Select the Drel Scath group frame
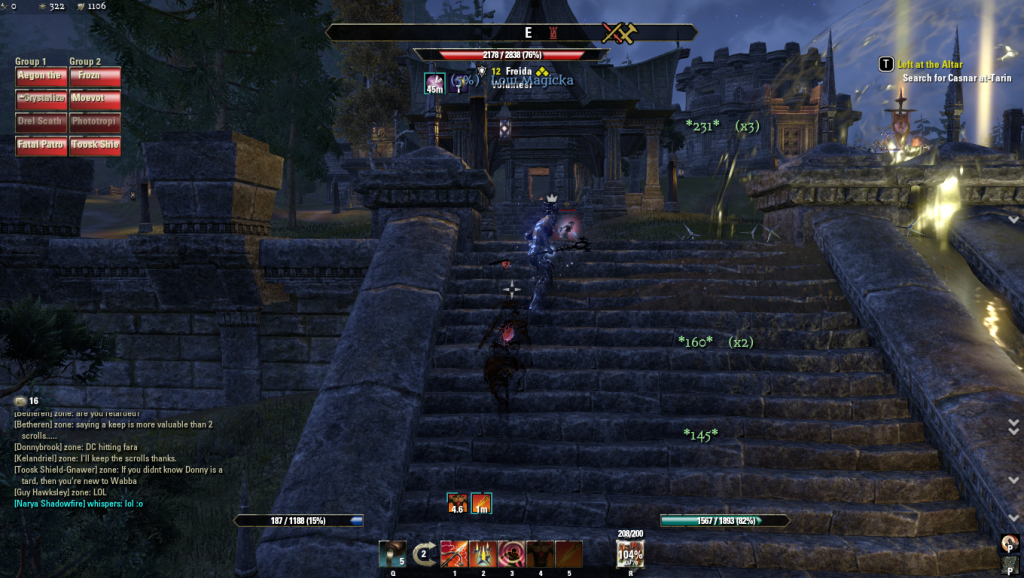The image size is (1024, 578). point(40,122)
